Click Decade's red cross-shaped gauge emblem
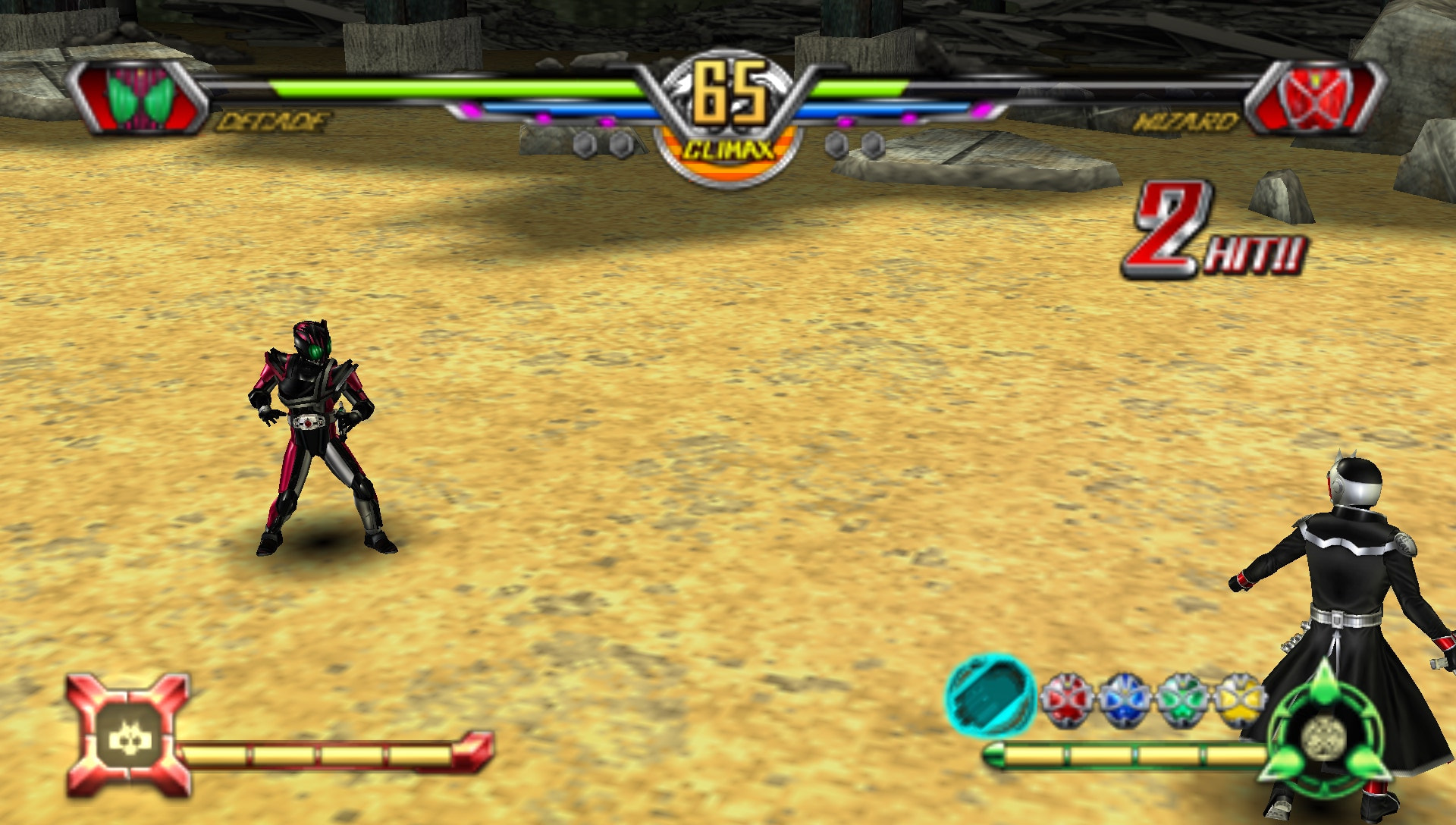The image size is (1456, 825). 128,735
